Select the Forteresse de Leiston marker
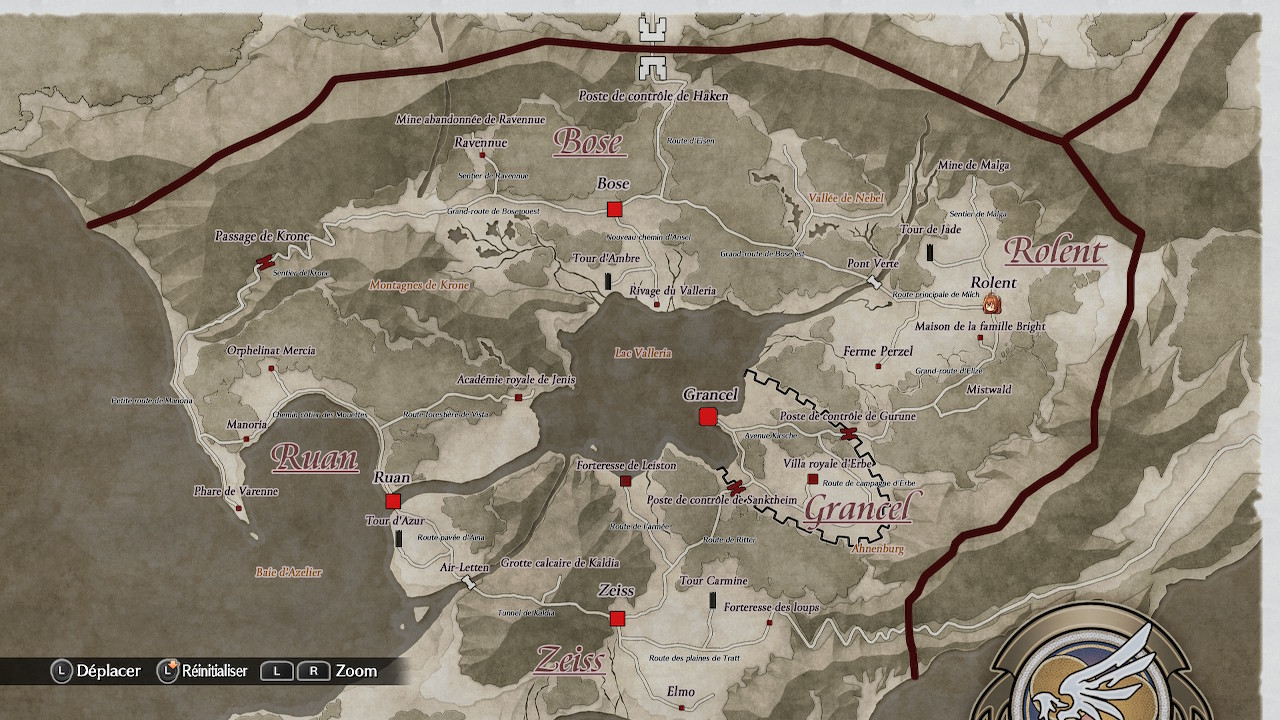This screenshot has width=1280, height=720. click(626, 481)
